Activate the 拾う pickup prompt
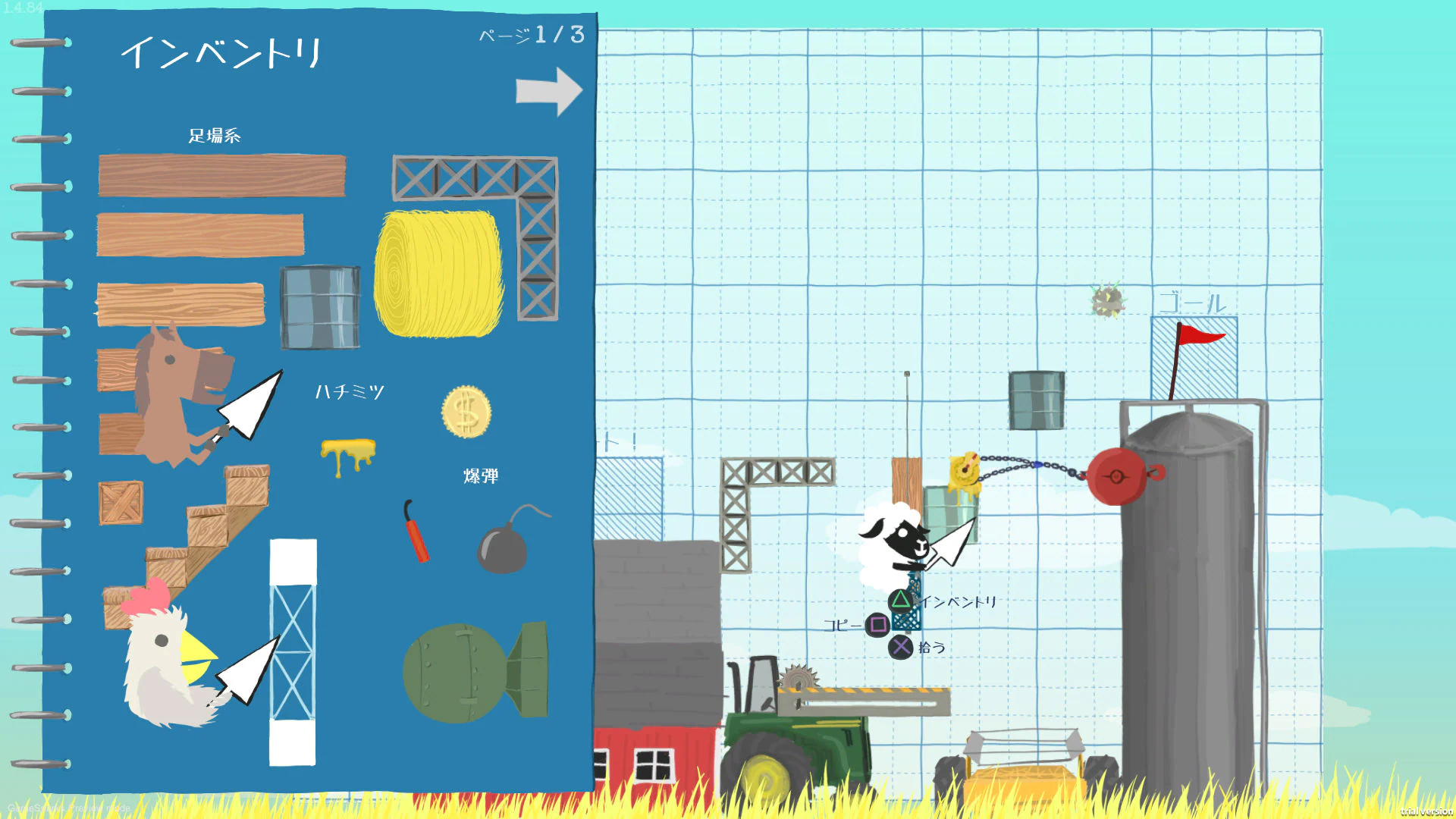This screenshot has width=1456, height=819. click(900, 646)
